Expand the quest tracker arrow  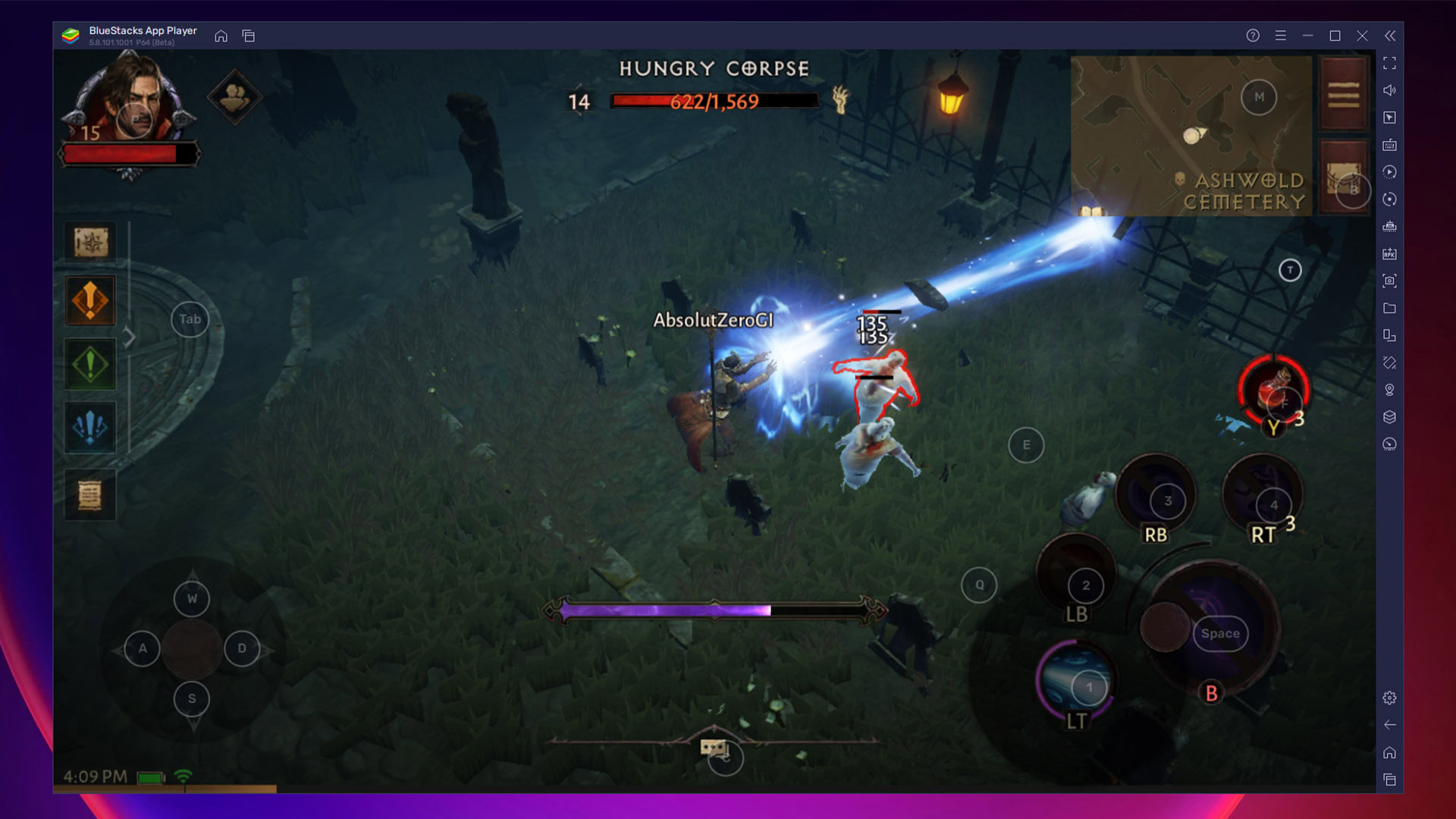pos(130,337)
